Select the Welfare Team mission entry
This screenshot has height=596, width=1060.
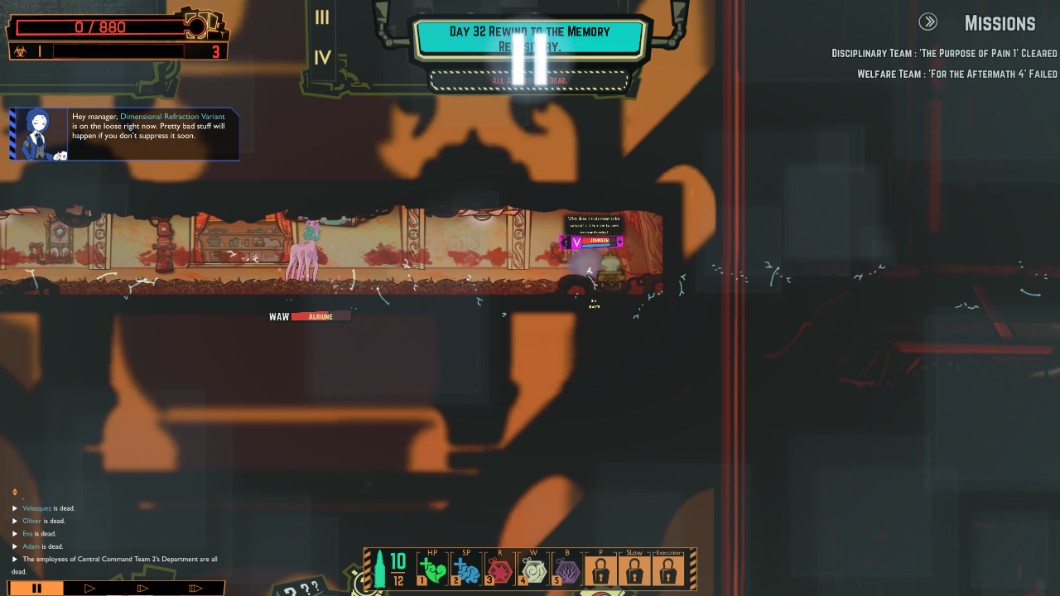[956, 74]
